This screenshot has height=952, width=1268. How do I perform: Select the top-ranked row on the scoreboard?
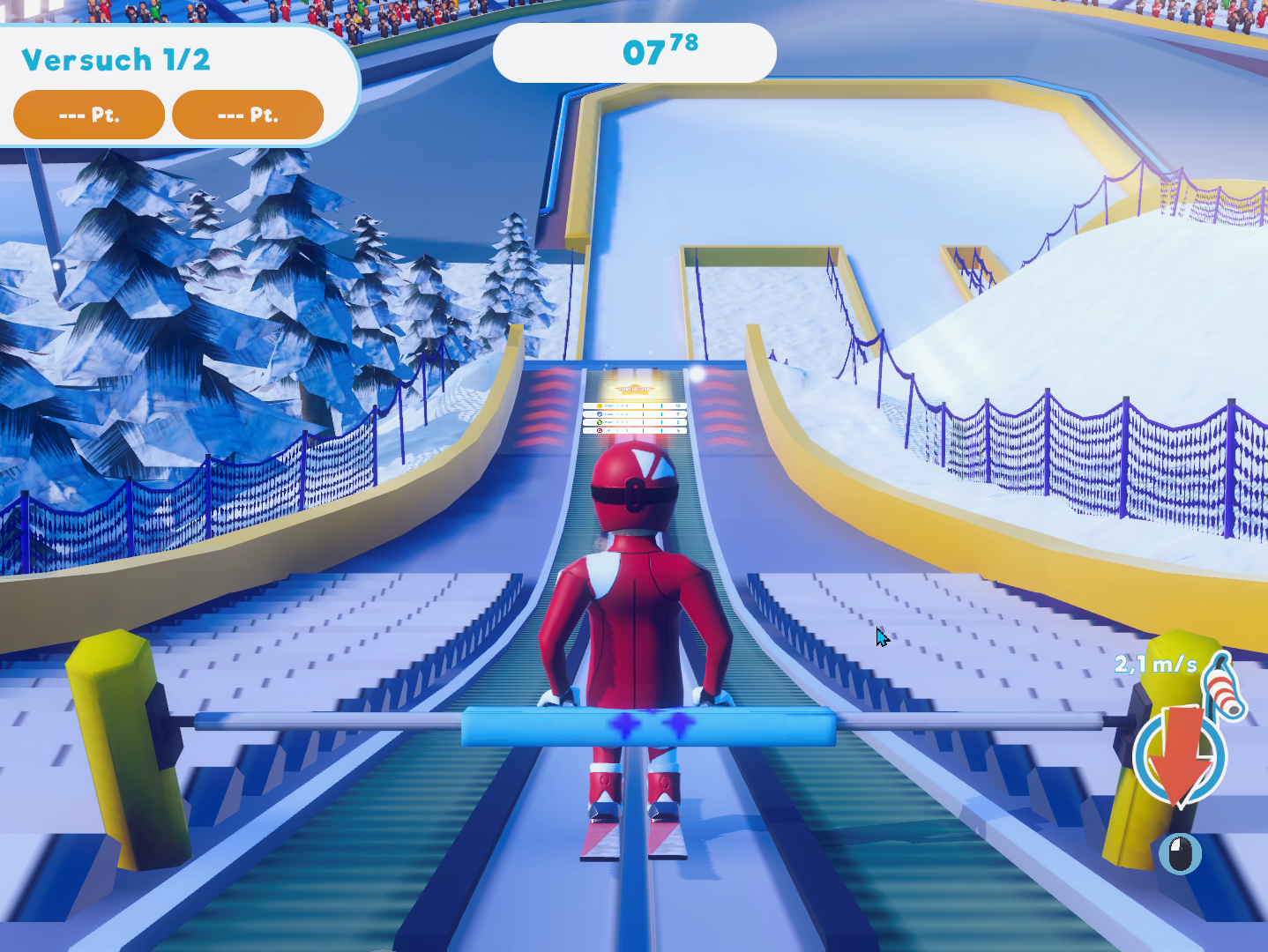(x=635, y=405)
